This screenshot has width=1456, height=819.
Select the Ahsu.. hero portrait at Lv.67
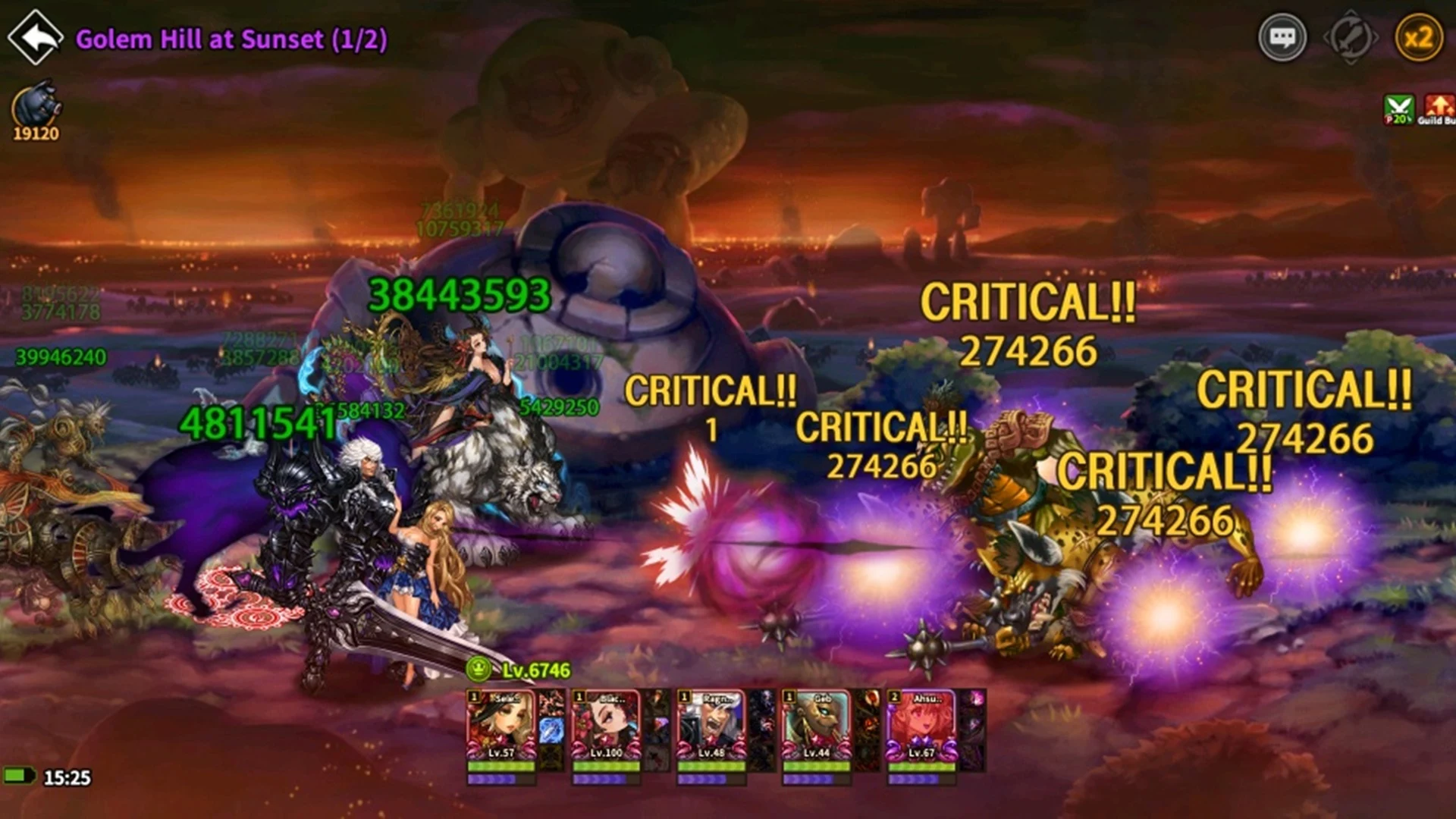pos(921,726)
